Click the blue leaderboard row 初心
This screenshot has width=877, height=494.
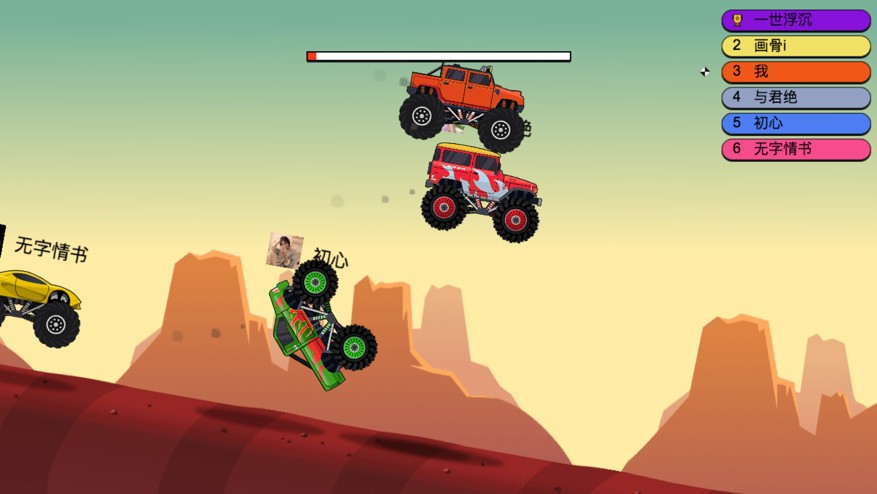point(796,124)
